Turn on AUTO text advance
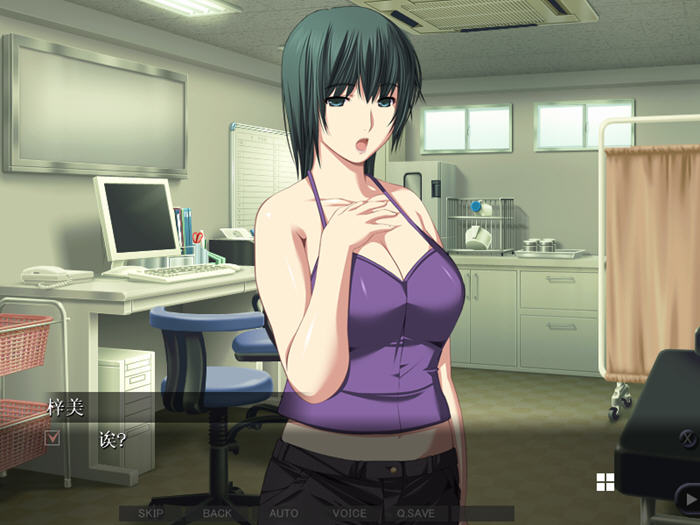 pos(283,514)
